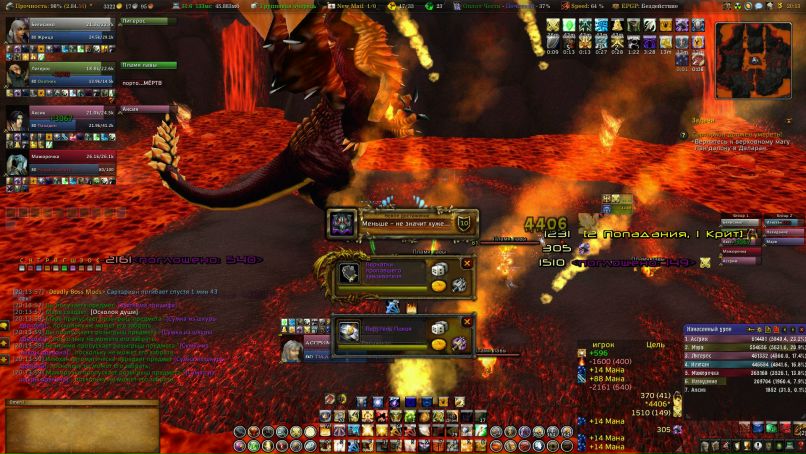This screenshot has width=806, height=454.
Task: Close the top loot roll frame
Action: [x=466, y=264]
